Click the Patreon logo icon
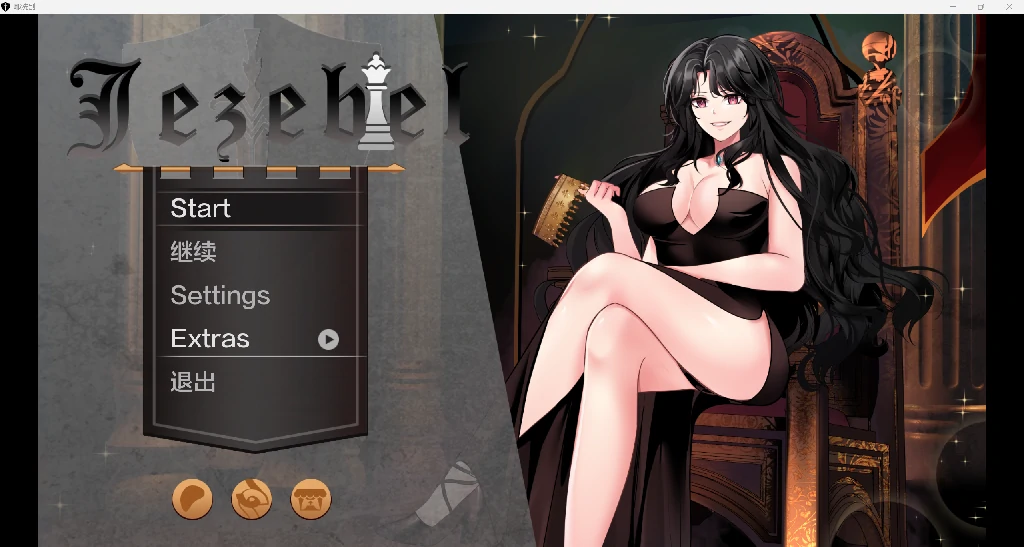 (192, 498)
